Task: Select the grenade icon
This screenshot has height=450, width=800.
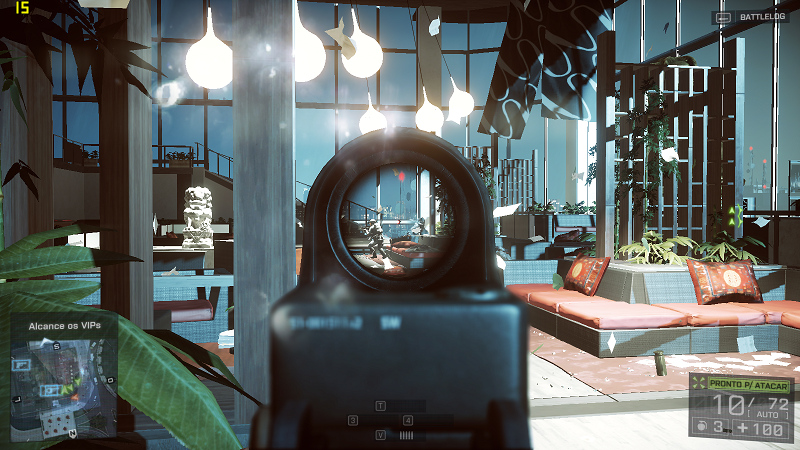Action: [x=703, y=428]
